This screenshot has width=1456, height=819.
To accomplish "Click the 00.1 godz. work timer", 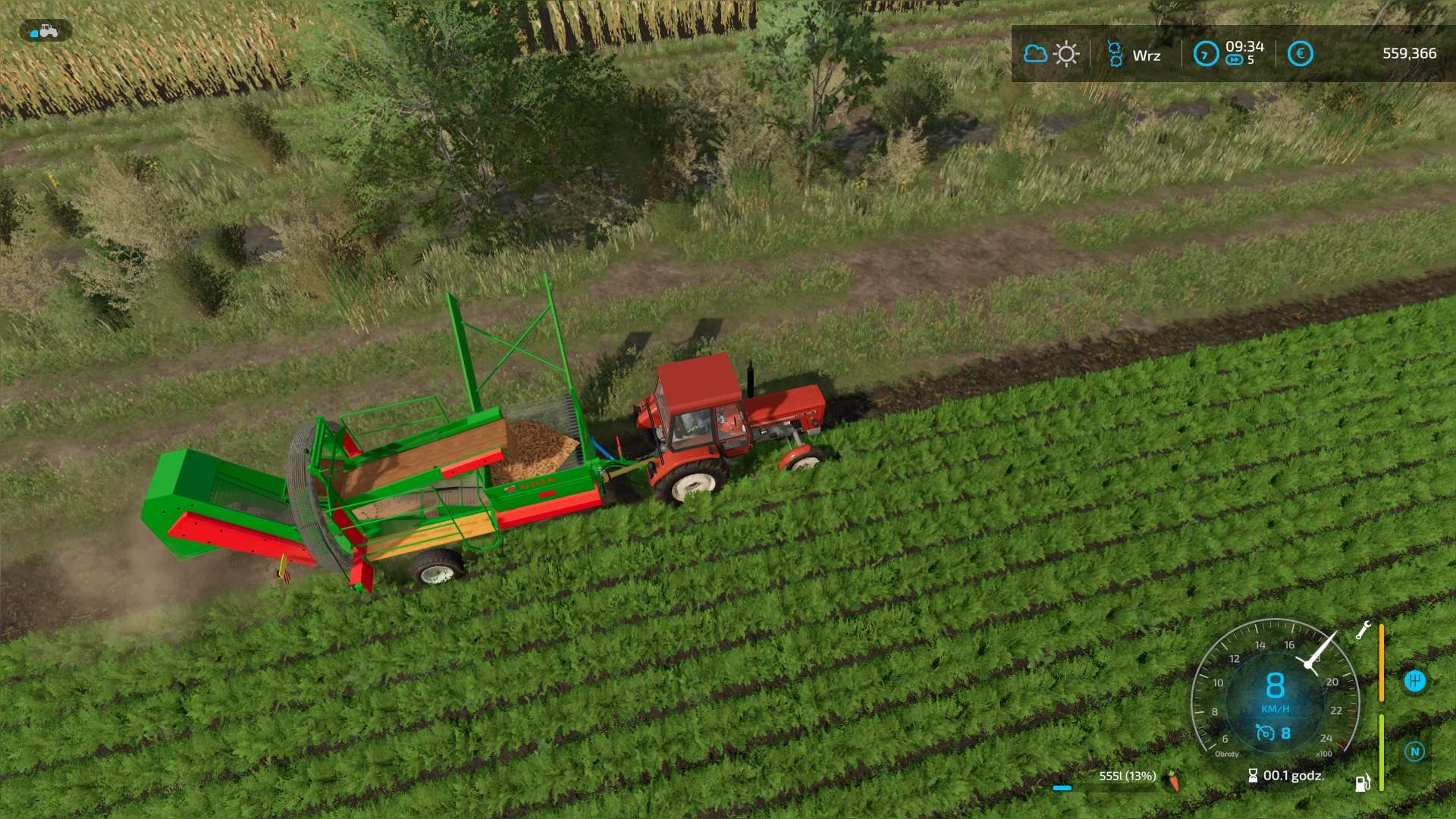I will pyautogui.click(x=1293, y=776).
